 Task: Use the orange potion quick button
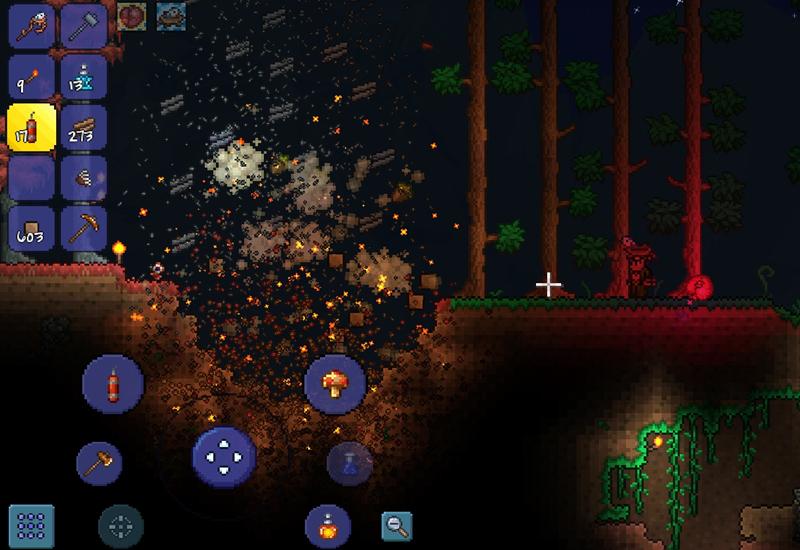[x=327, y=526]
